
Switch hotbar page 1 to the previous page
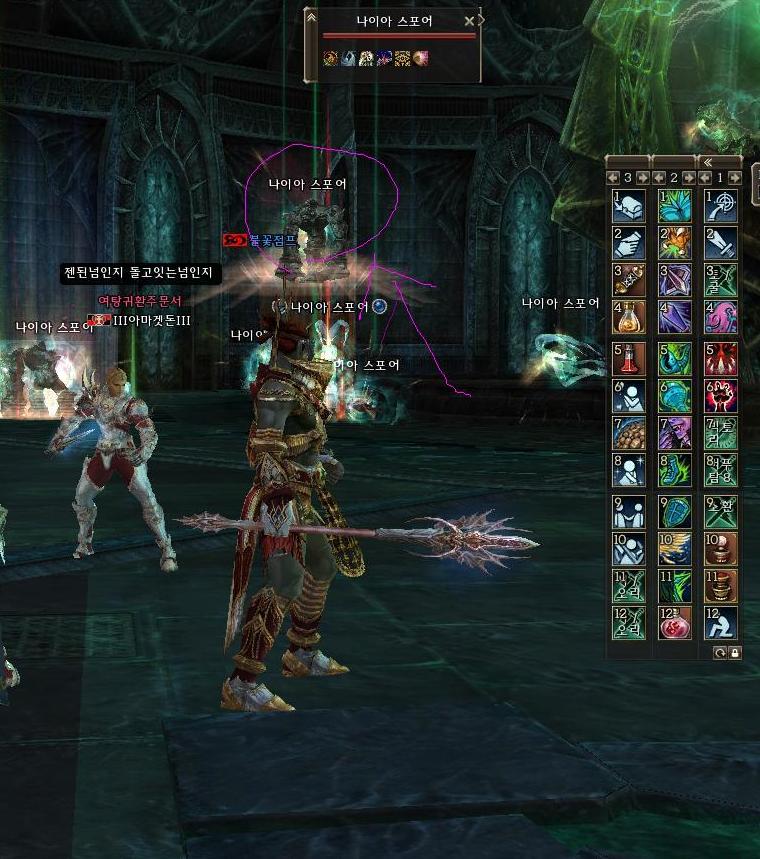pos(706,178)
